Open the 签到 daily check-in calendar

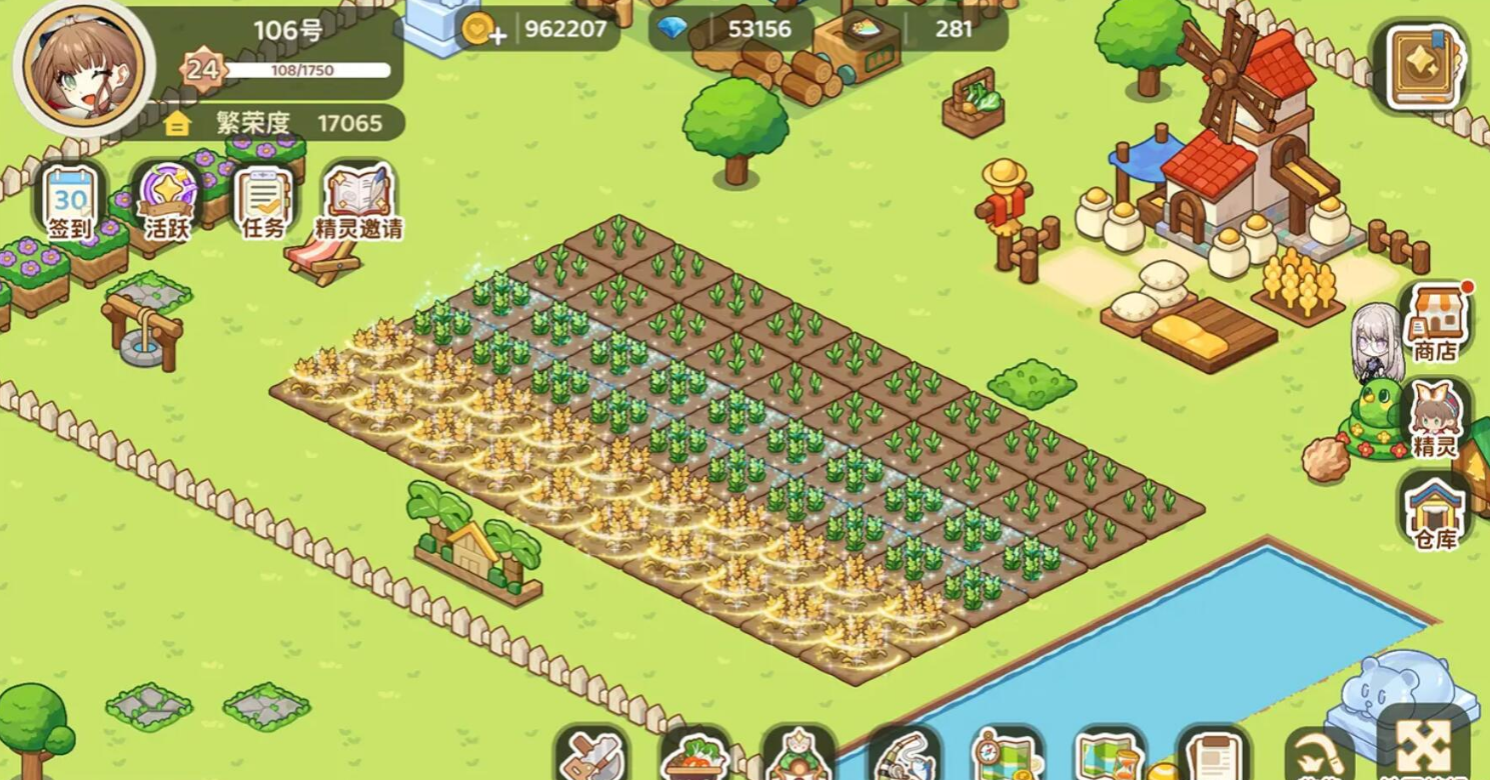[70, 201]
